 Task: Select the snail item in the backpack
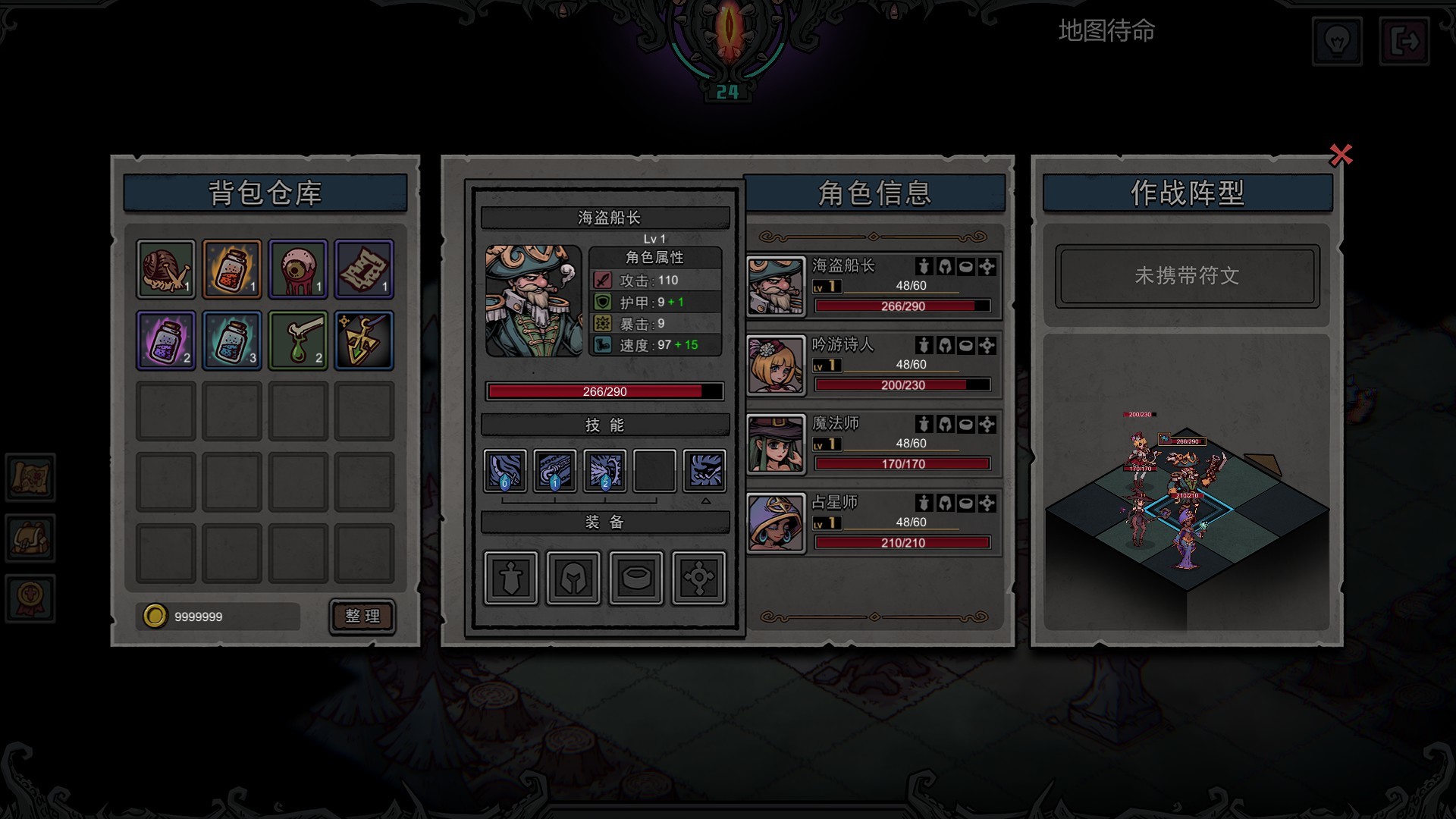(x=165, y=268)
